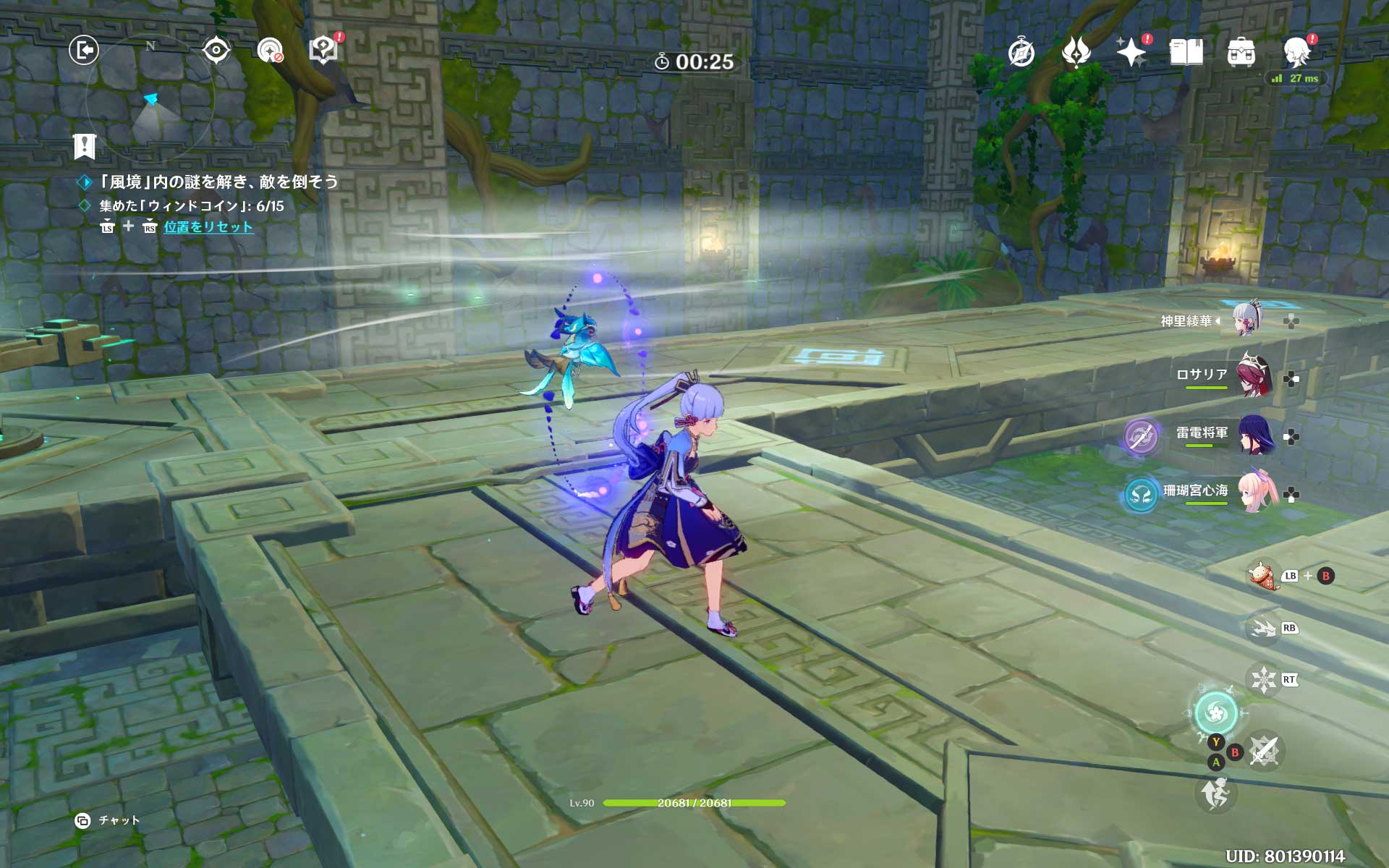
Task: Click the 位置をリセット reset position link
Action: pos(208,227)
